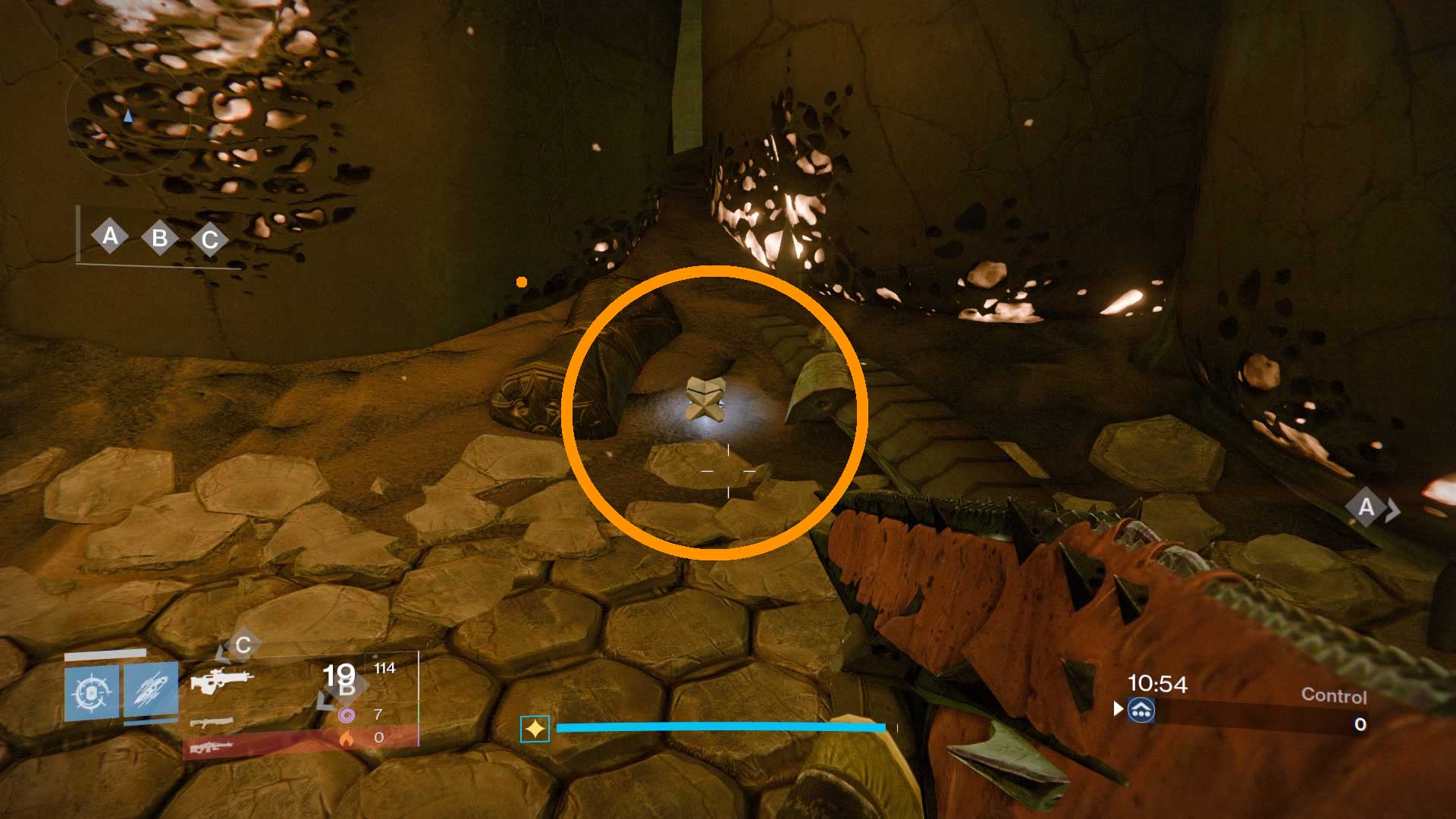Viewport: 1456px width, 819px height.
Task: Click the Control game mode label
Action: (1335, 695)
